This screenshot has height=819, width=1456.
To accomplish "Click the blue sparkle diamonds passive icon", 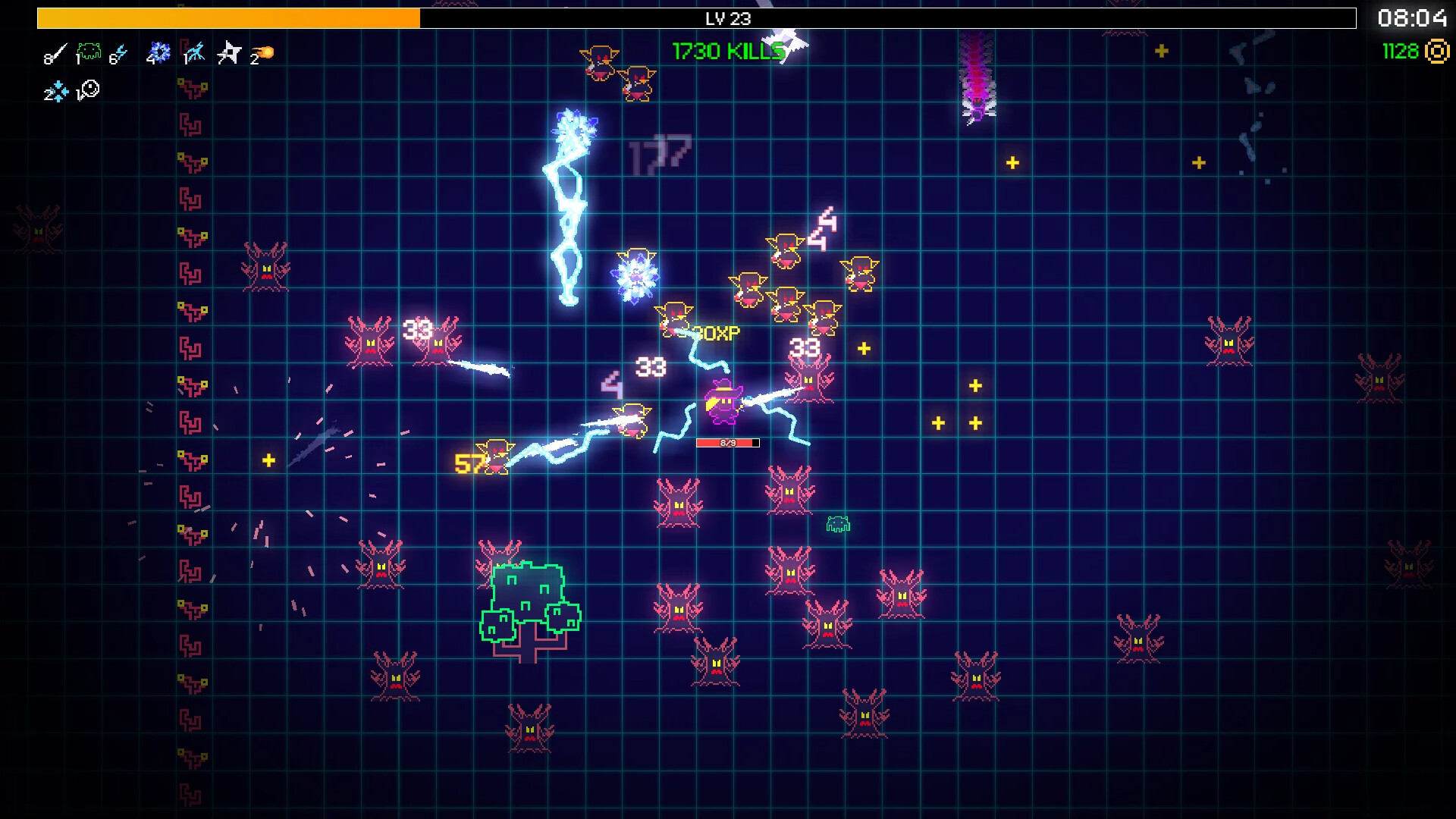I will pyautogui.click(x=58, y=92).
